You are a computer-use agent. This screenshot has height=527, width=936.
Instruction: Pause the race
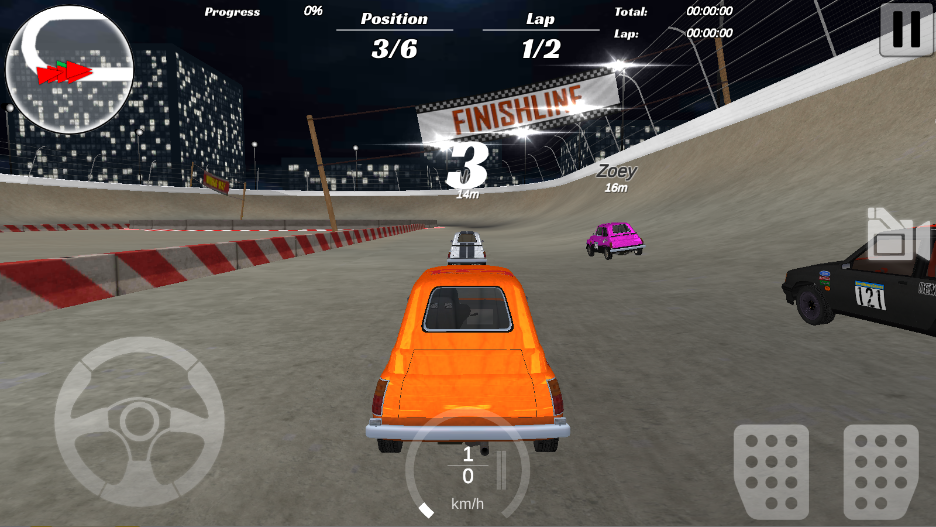[x=906, y=29]
